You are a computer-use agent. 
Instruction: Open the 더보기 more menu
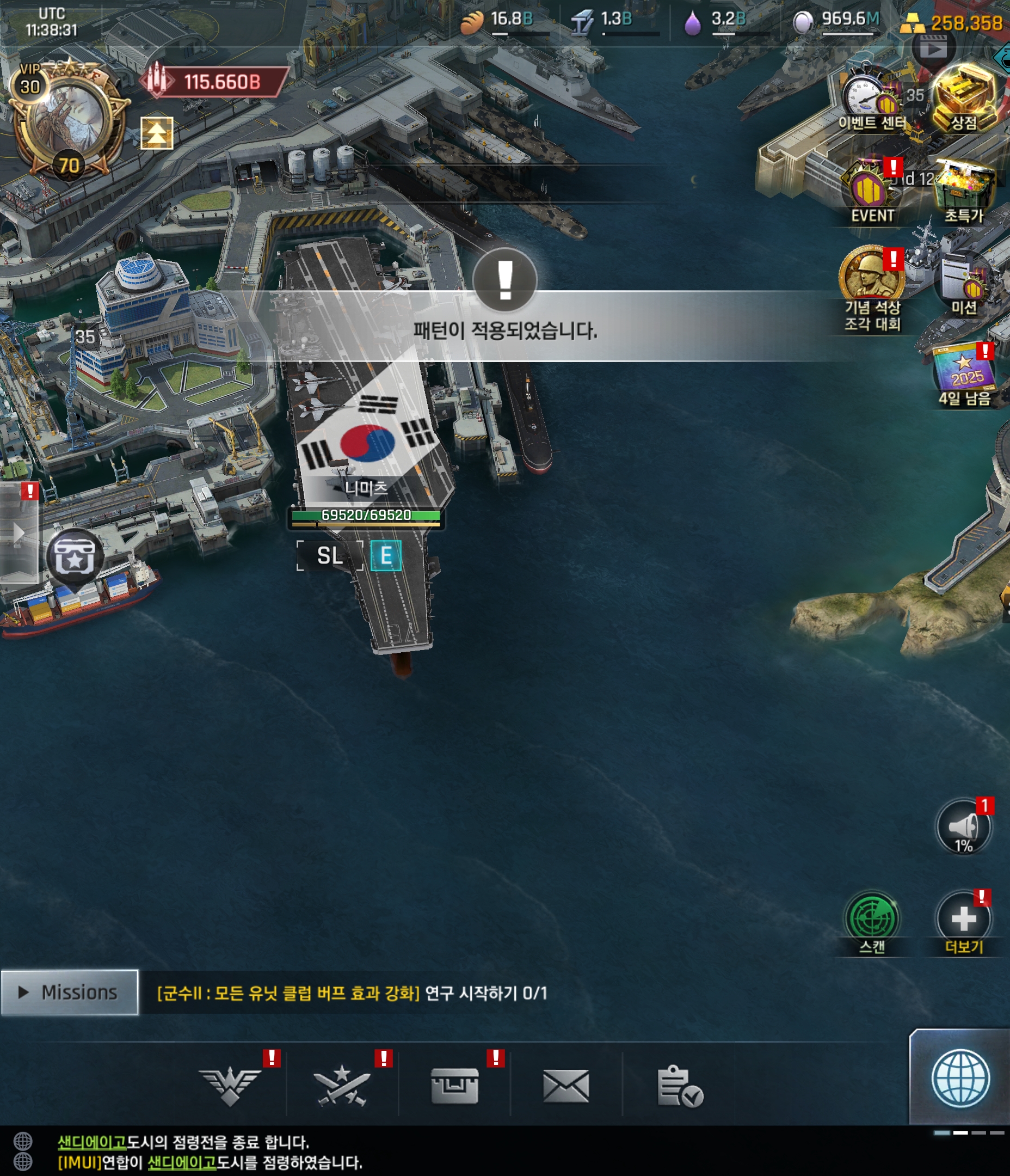click(963, 920)
